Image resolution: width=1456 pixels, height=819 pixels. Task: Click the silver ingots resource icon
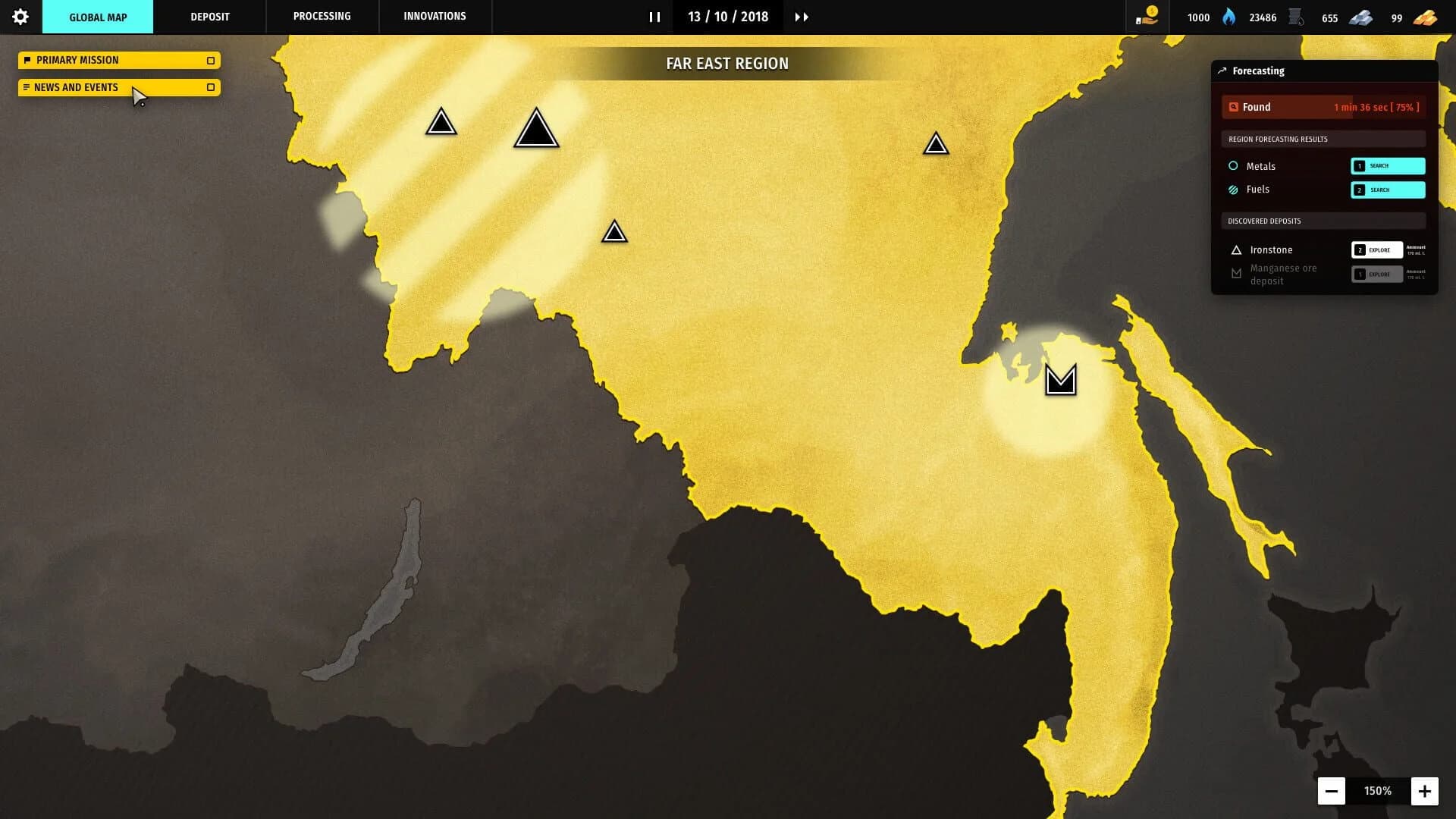[x=1361, y=16]
